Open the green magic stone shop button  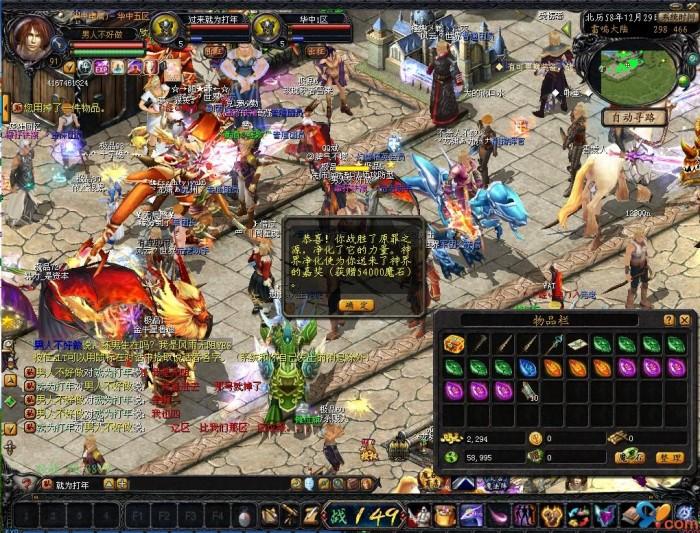630,456
